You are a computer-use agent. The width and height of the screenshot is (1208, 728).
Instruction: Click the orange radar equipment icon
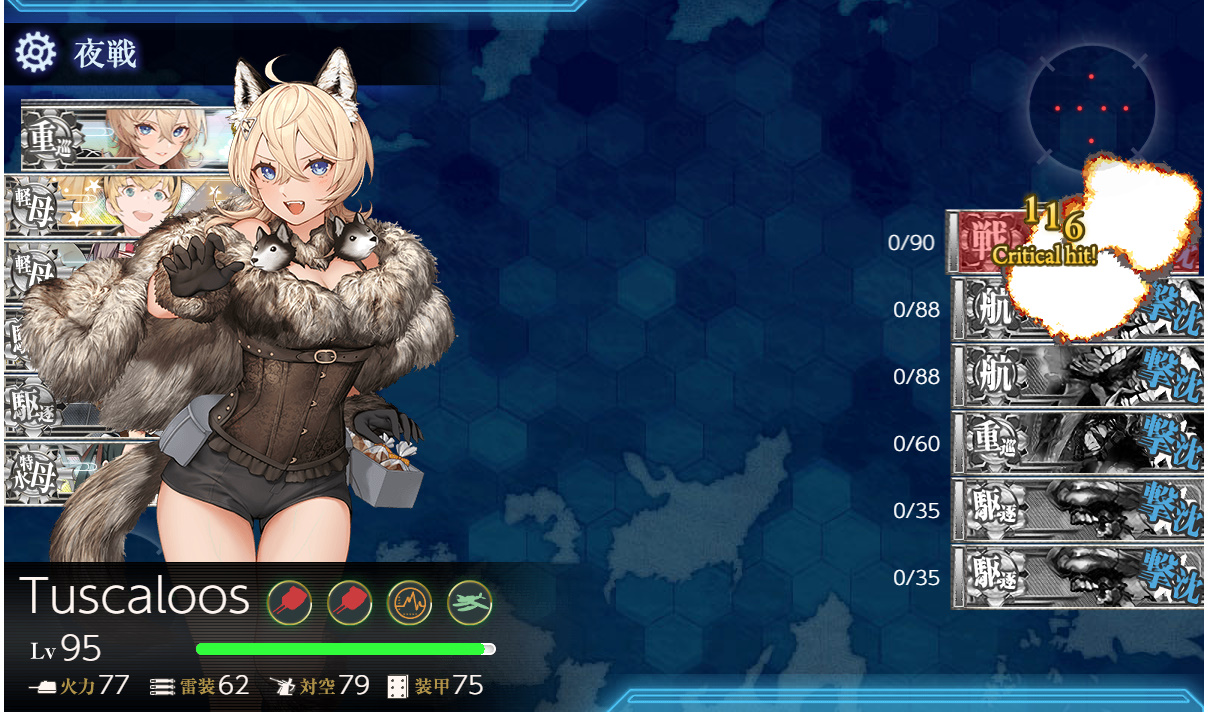coord(409,602)
